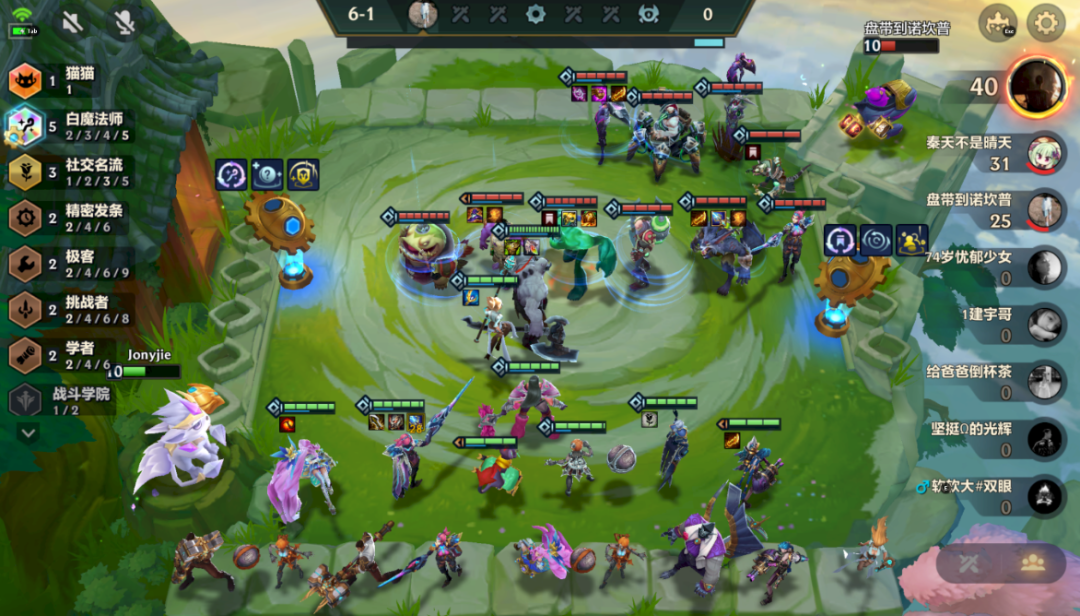The width and height of the screenshot is (1080, 616).
Task: Click the crown icon marked Esc
Action: tap(996, 22)
